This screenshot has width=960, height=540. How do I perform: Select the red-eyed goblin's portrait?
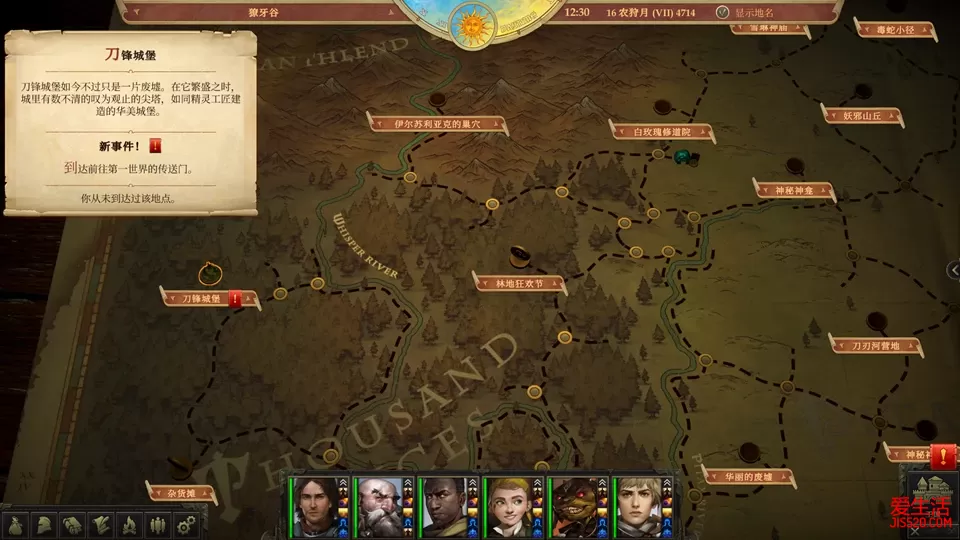[578, 504]
